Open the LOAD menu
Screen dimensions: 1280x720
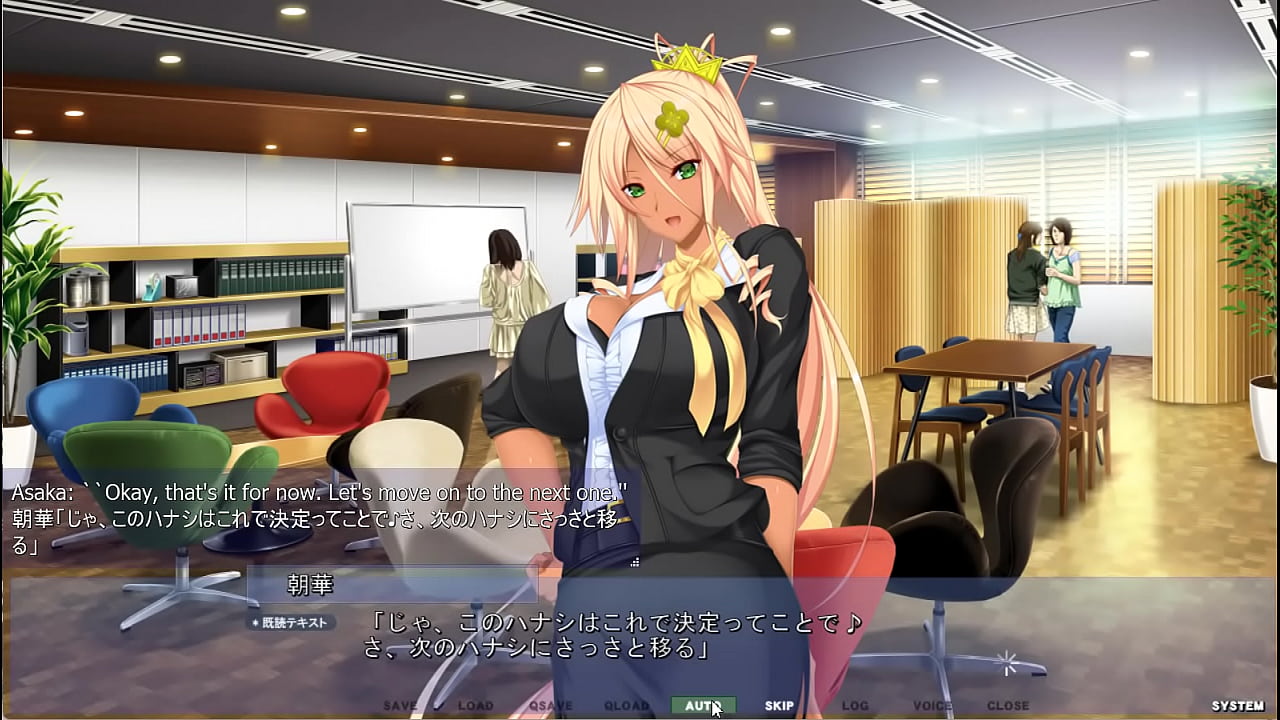point(475,705)
